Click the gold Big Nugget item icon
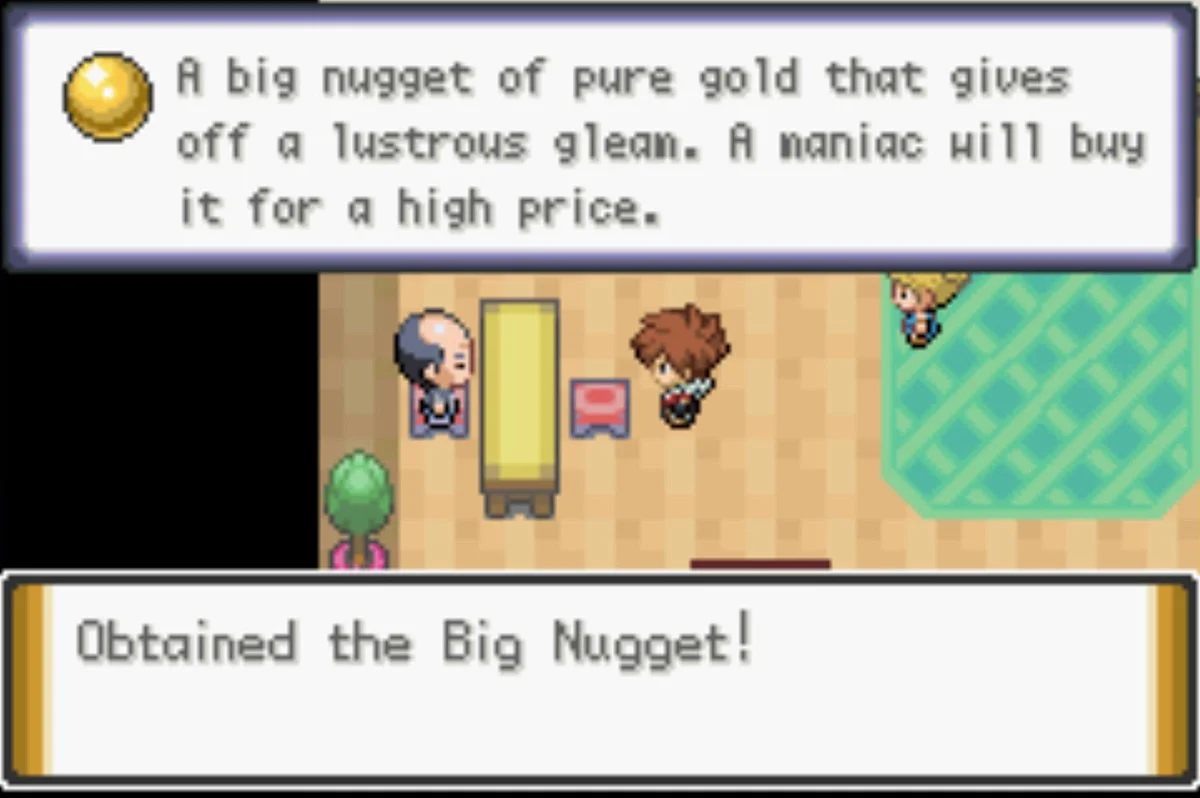1200x798 pixels. pyautogui.click(x=108, y=96)
